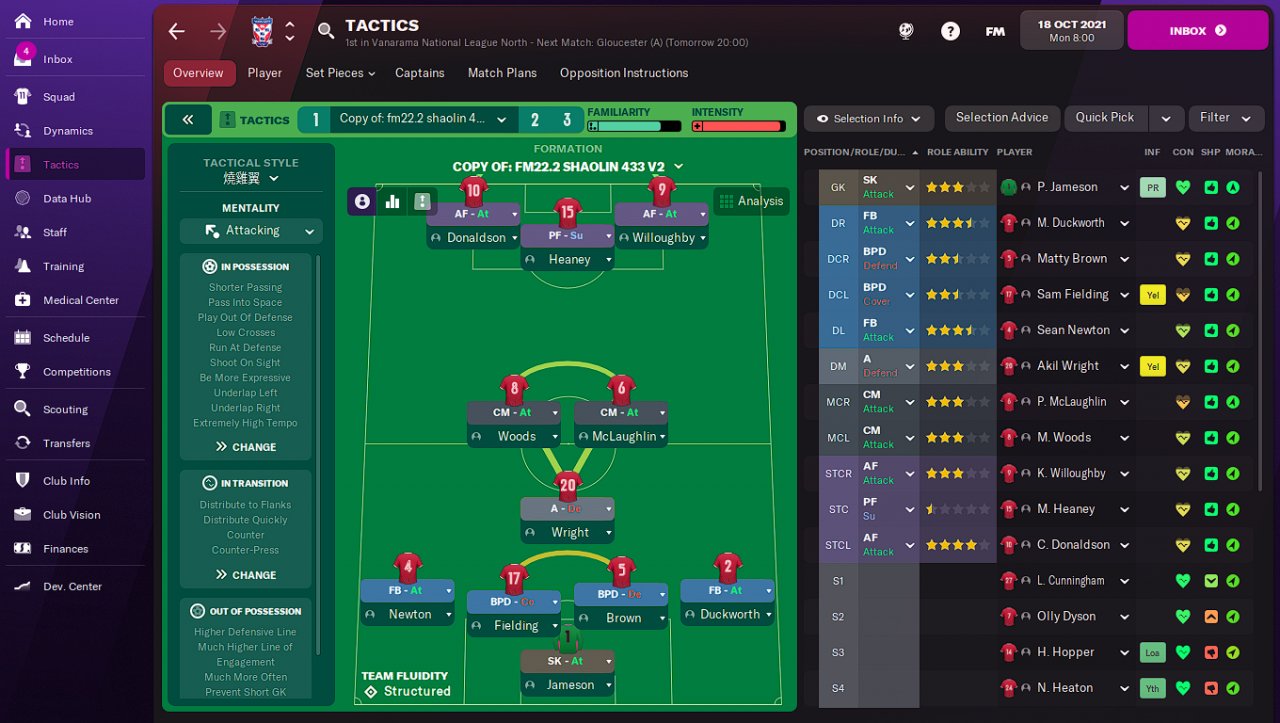Select P. Jameson in the player list
1280x723 pixels.
tap(1067, 187)
